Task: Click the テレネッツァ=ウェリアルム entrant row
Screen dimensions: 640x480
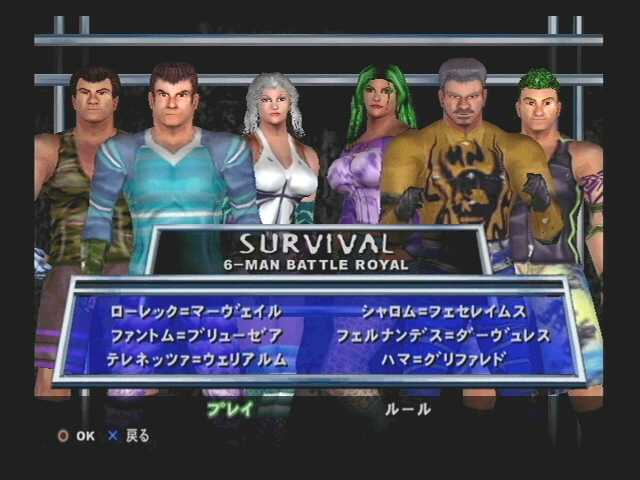Action: point(196,359)
